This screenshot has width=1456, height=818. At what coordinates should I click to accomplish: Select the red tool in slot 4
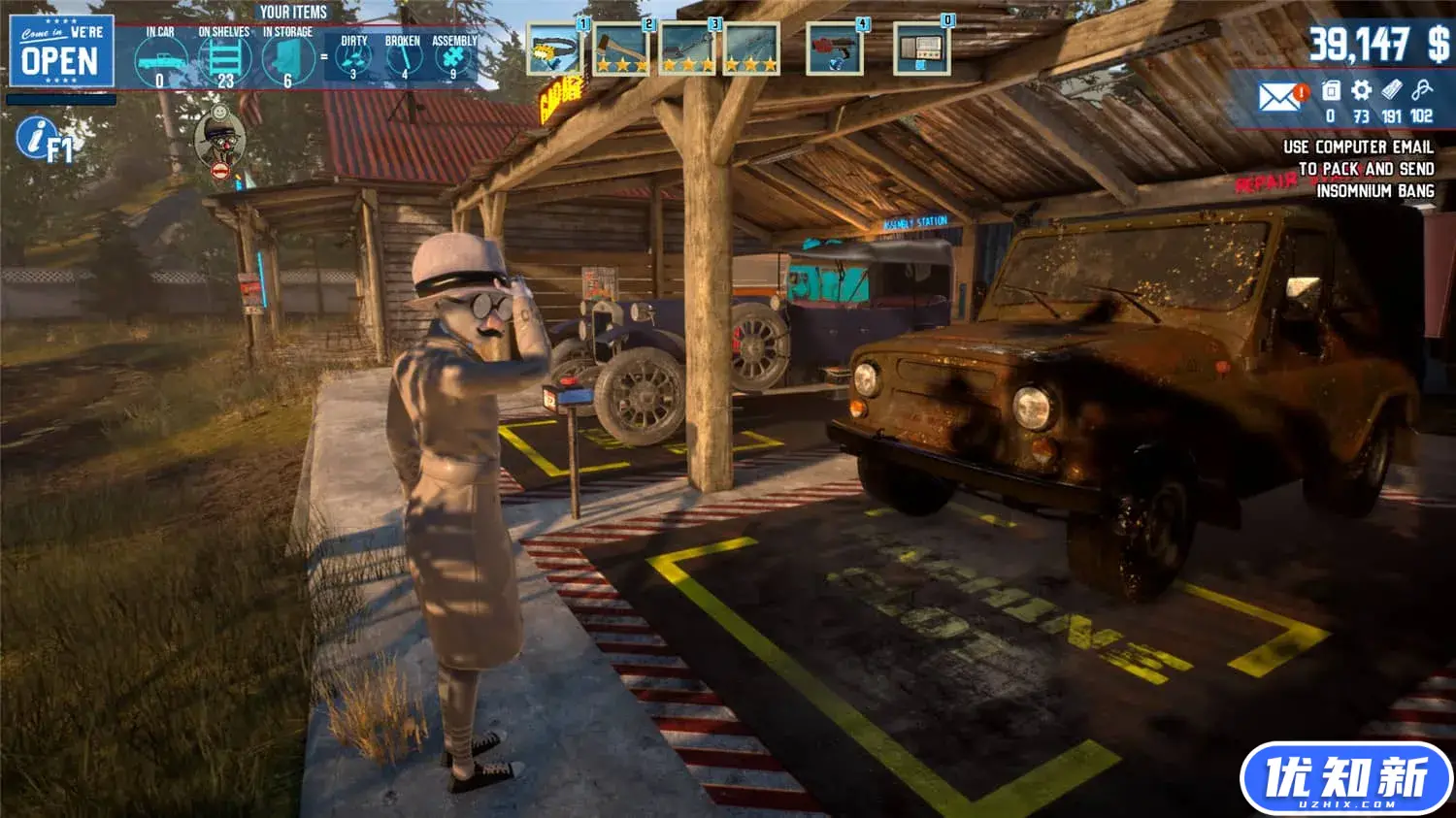834,49
